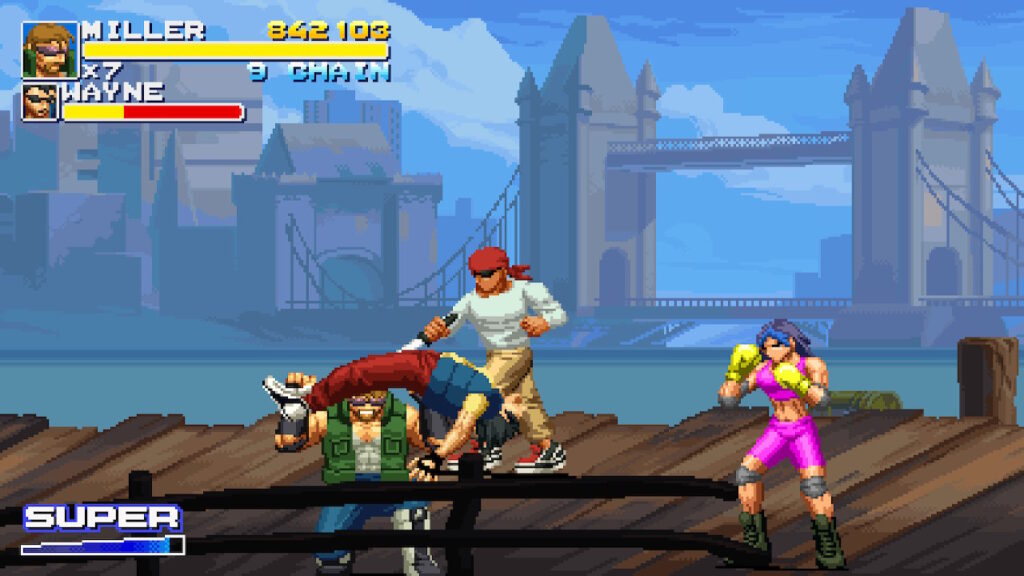The image size is (1024, 576).
Task: Select Wayne's enemy portrait
Action: pyautogui.click(x=41, y=102)
